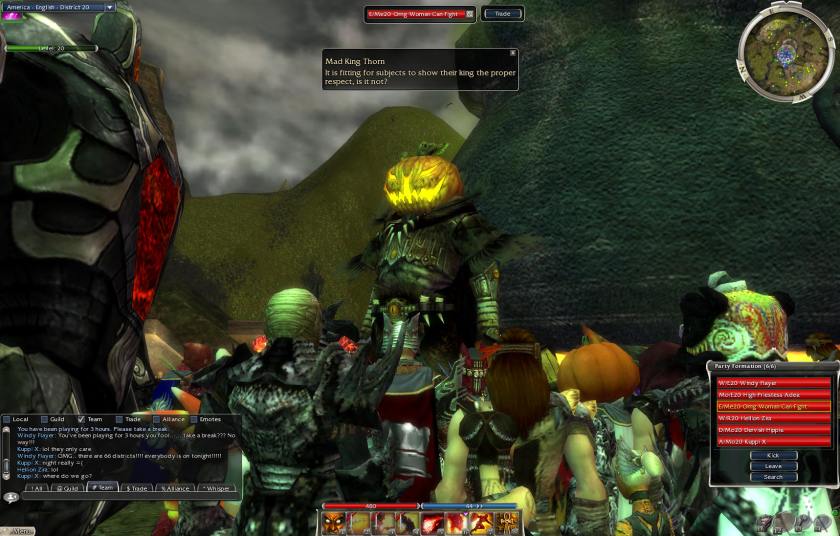Select High Priestess Adea party member

click(x=773, y=394)
